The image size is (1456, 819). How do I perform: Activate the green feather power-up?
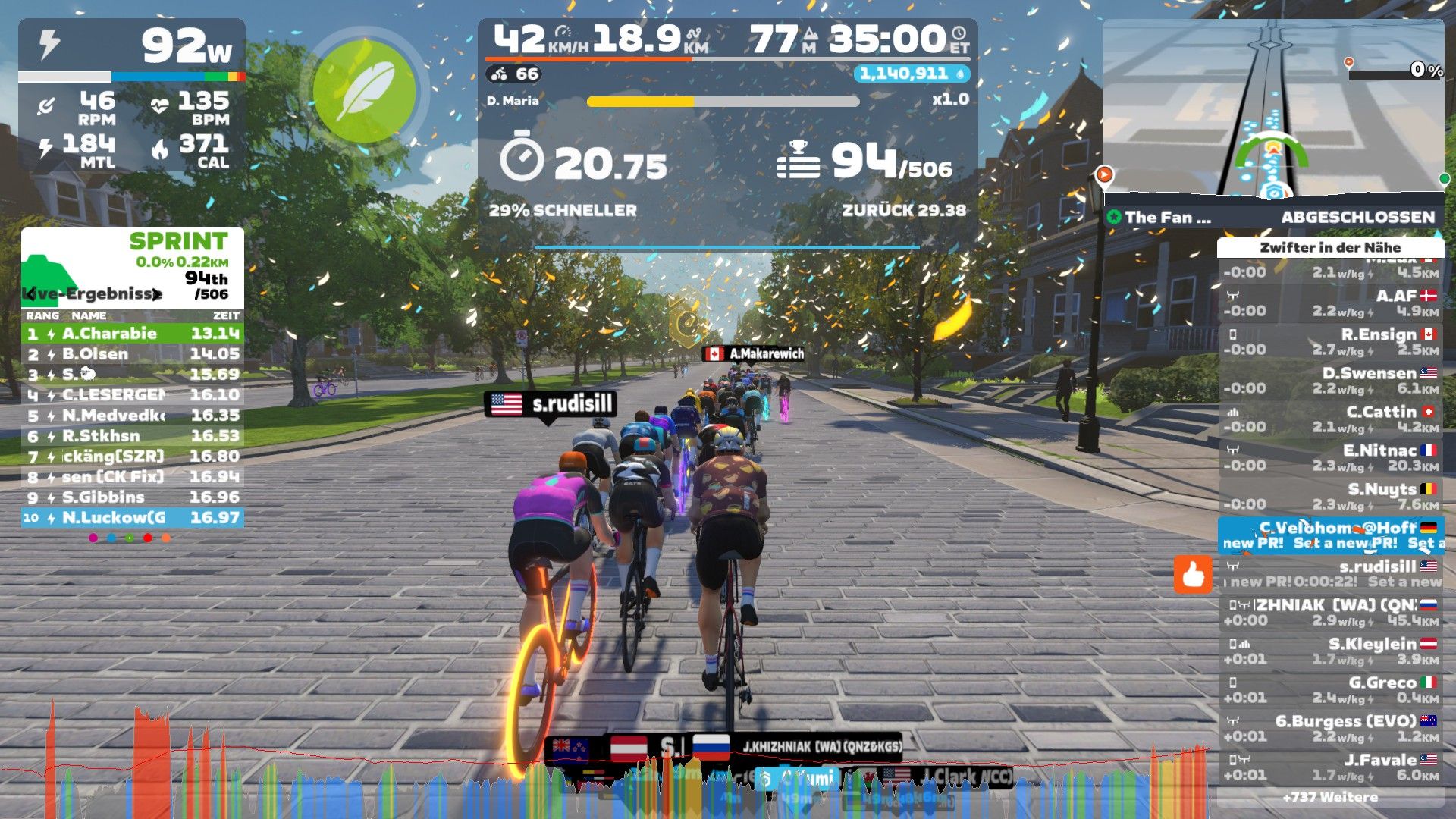365,92
